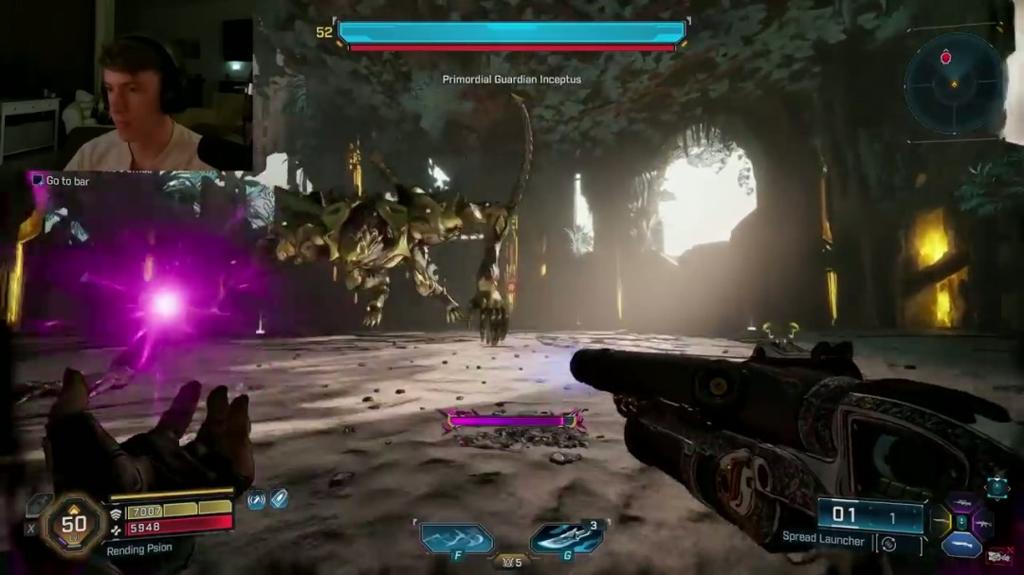Click the first blue status buff icon

(x=257, y=499)
